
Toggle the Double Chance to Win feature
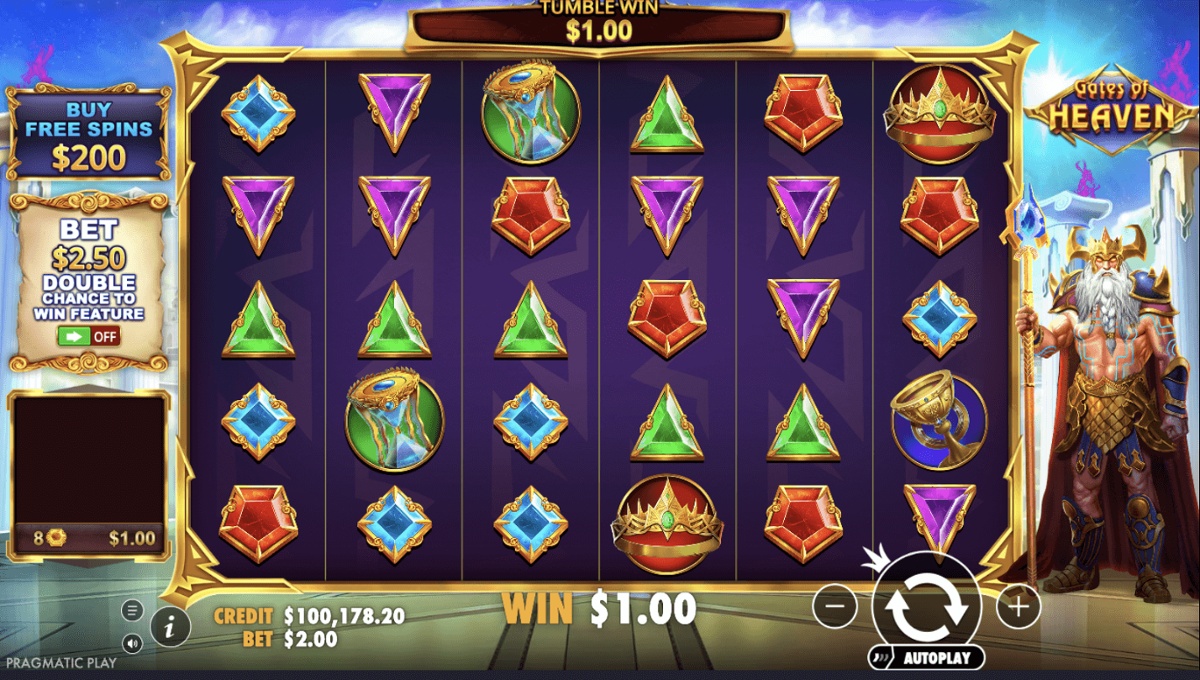(89, 336)
